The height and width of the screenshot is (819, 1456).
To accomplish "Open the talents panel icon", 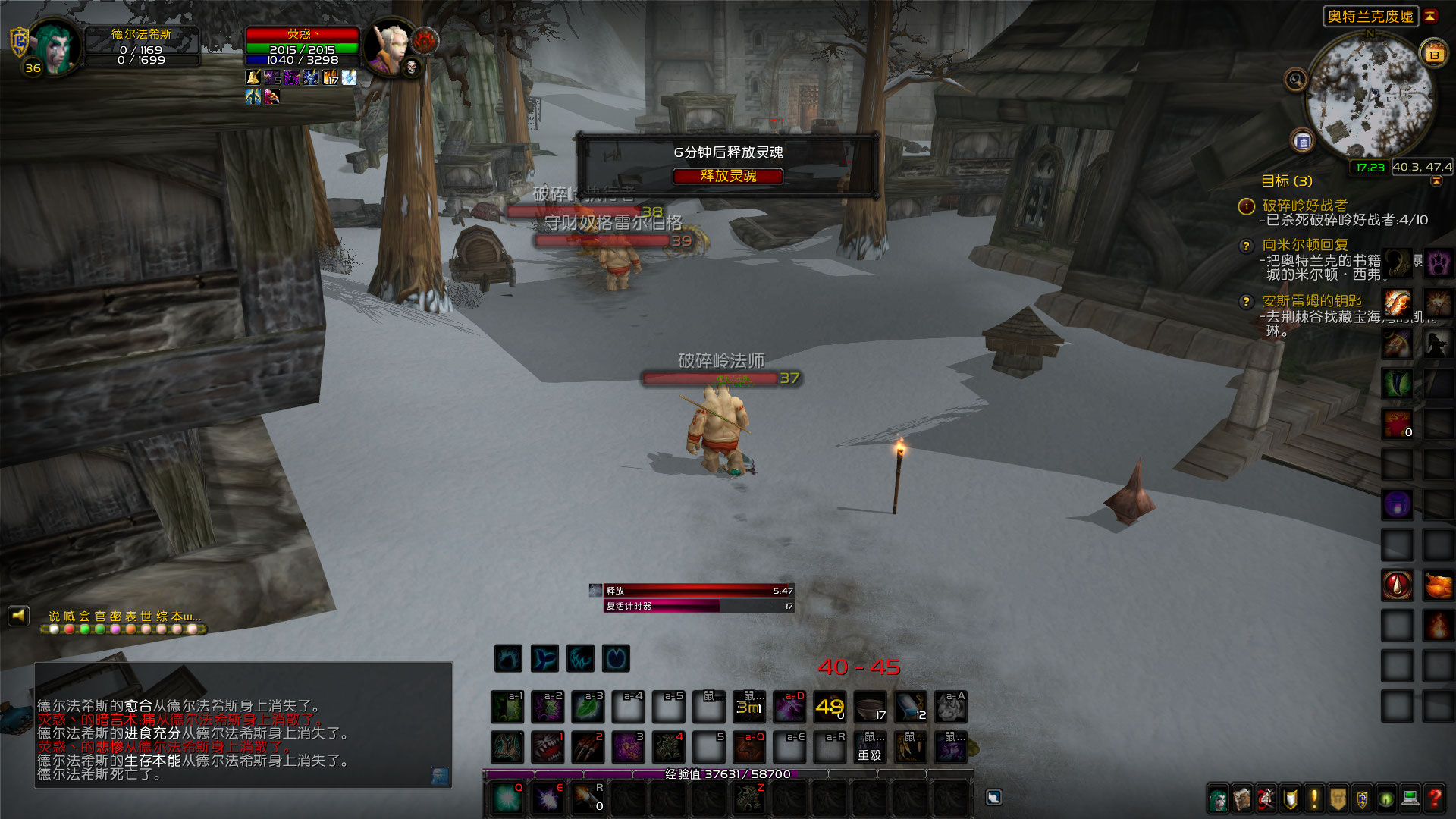I will click(1266, 798).
